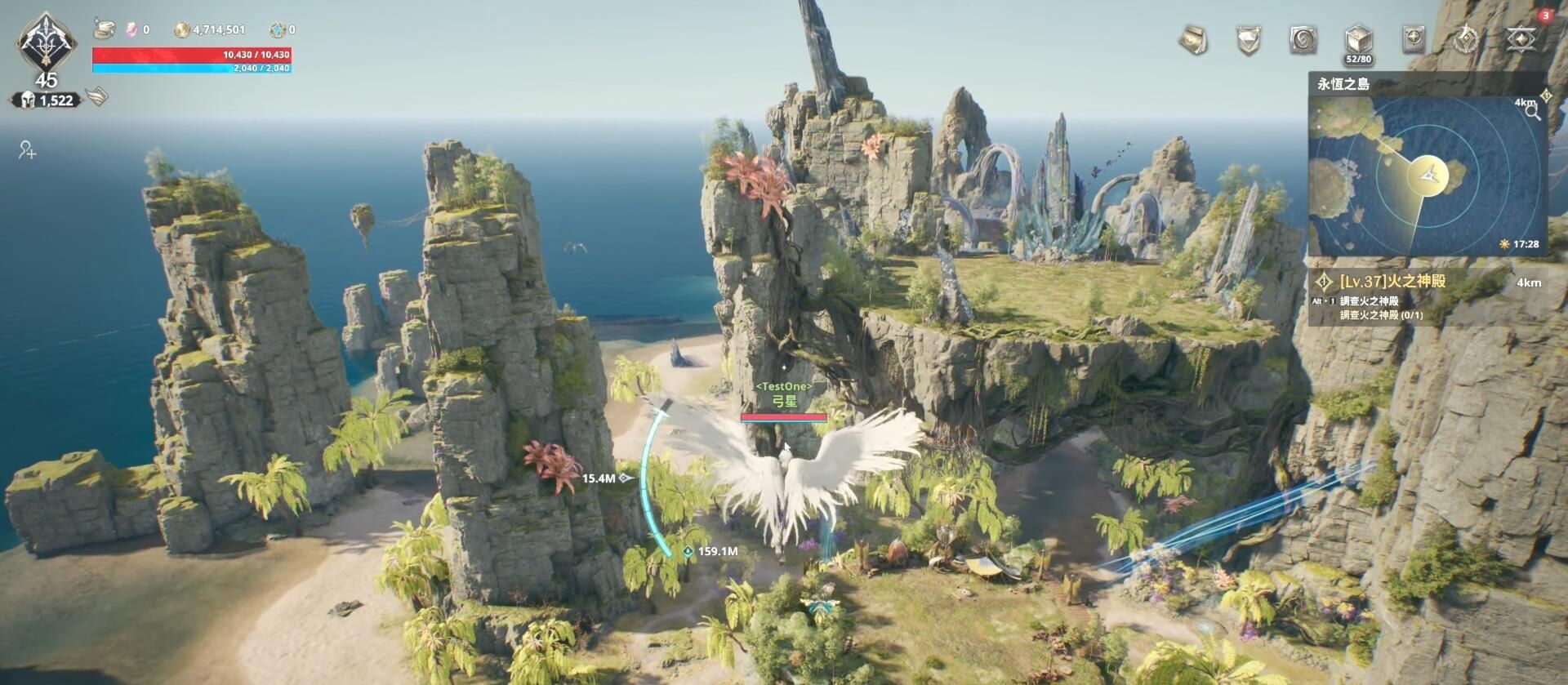
Task: Click the pink crystal currency icon
Action: 132,30
